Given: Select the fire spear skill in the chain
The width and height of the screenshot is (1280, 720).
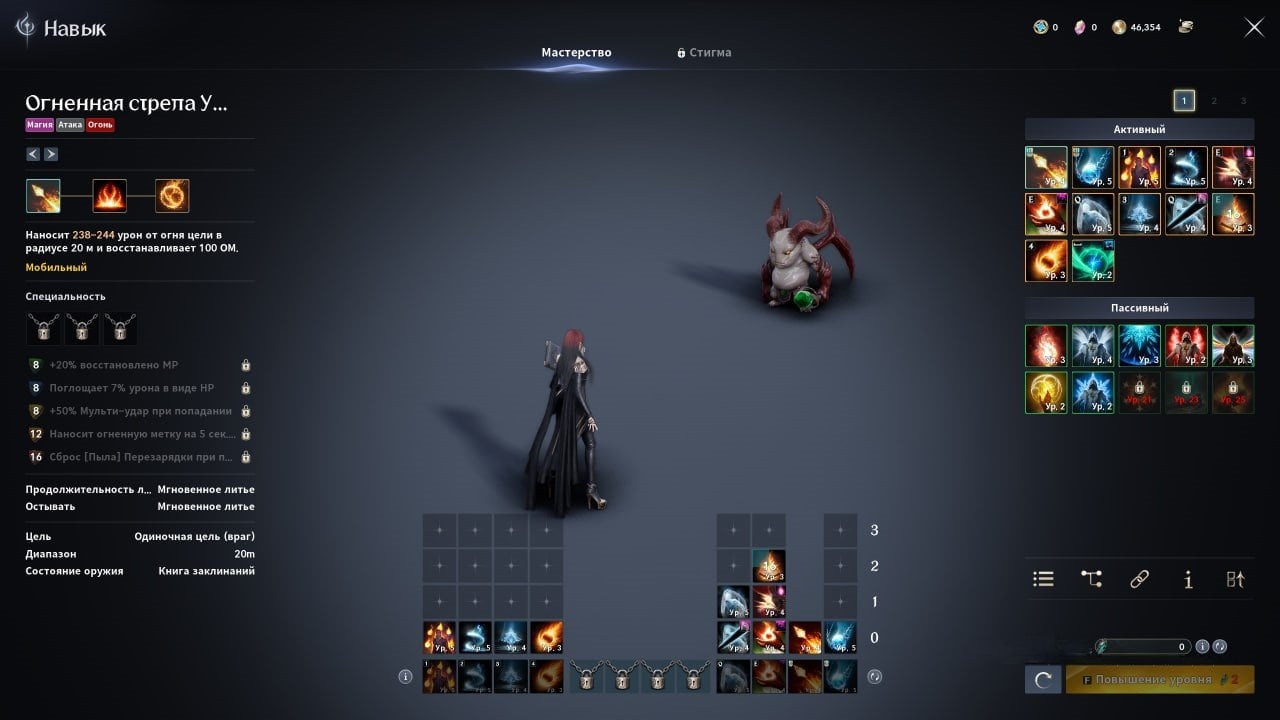Looking at the screenshot, I should click(43, 196).
